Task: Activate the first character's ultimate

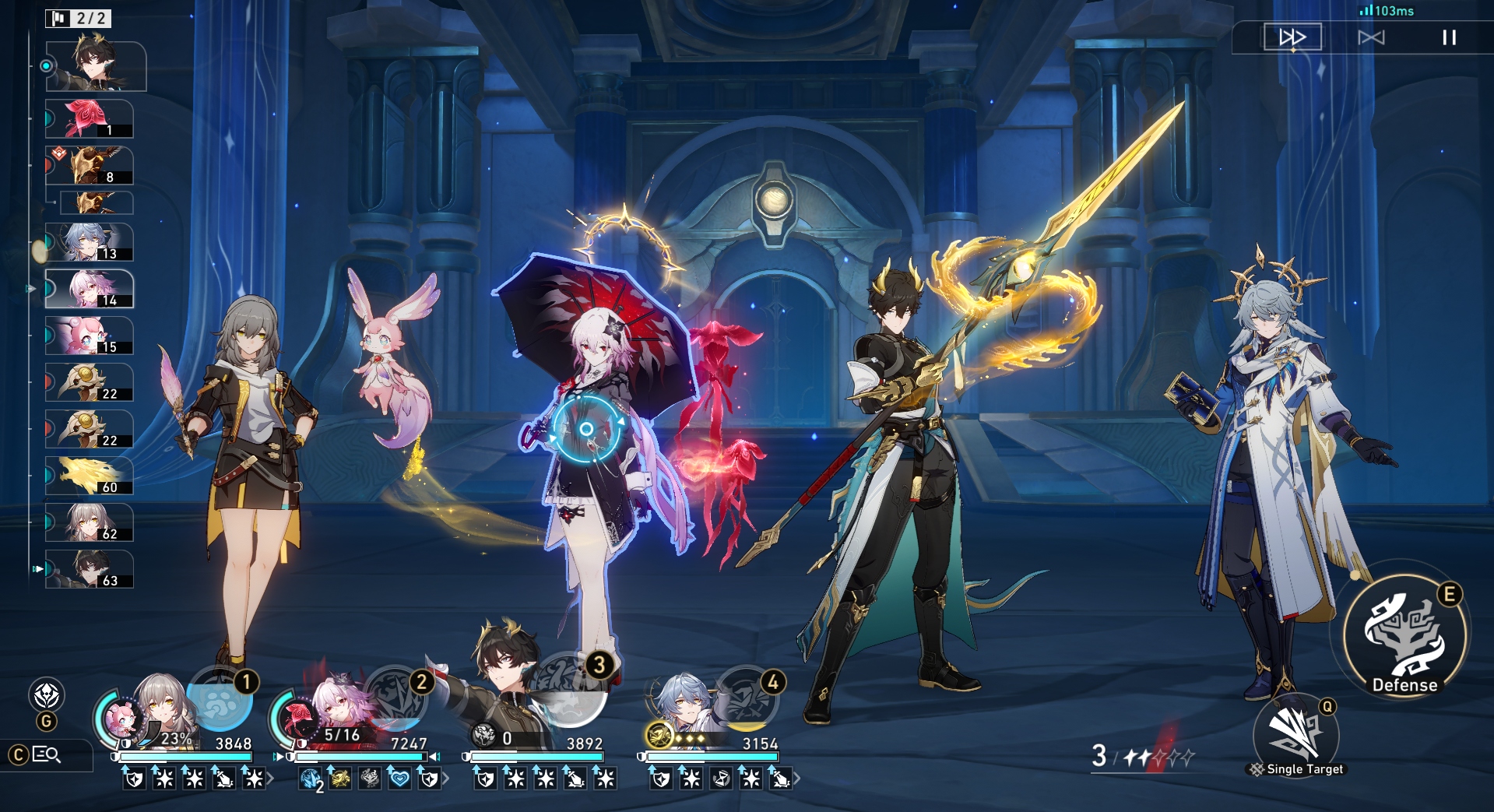Action: coord(220,698)
